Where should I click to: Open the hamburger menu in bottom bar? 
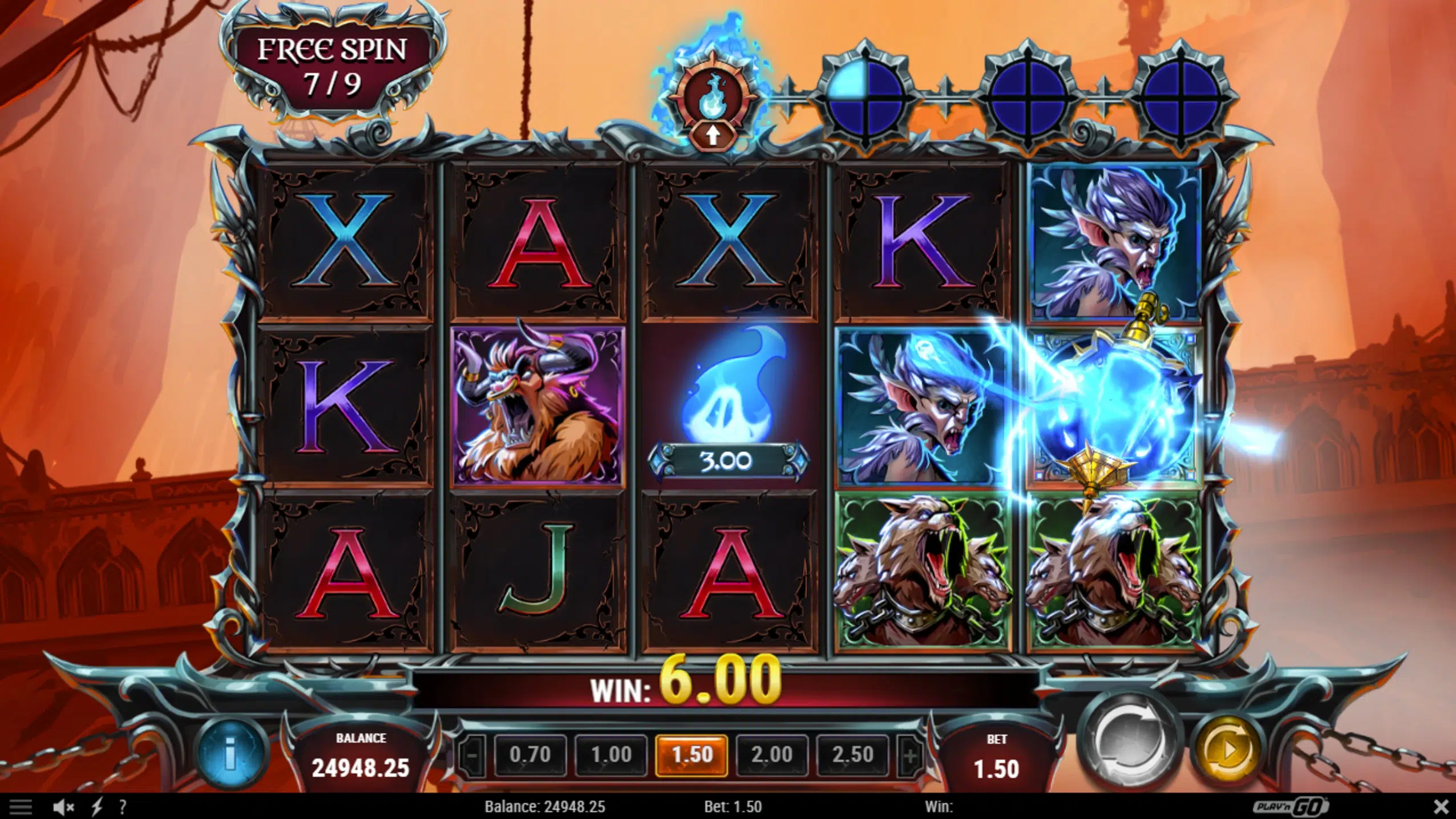click(x=21, y=807)
